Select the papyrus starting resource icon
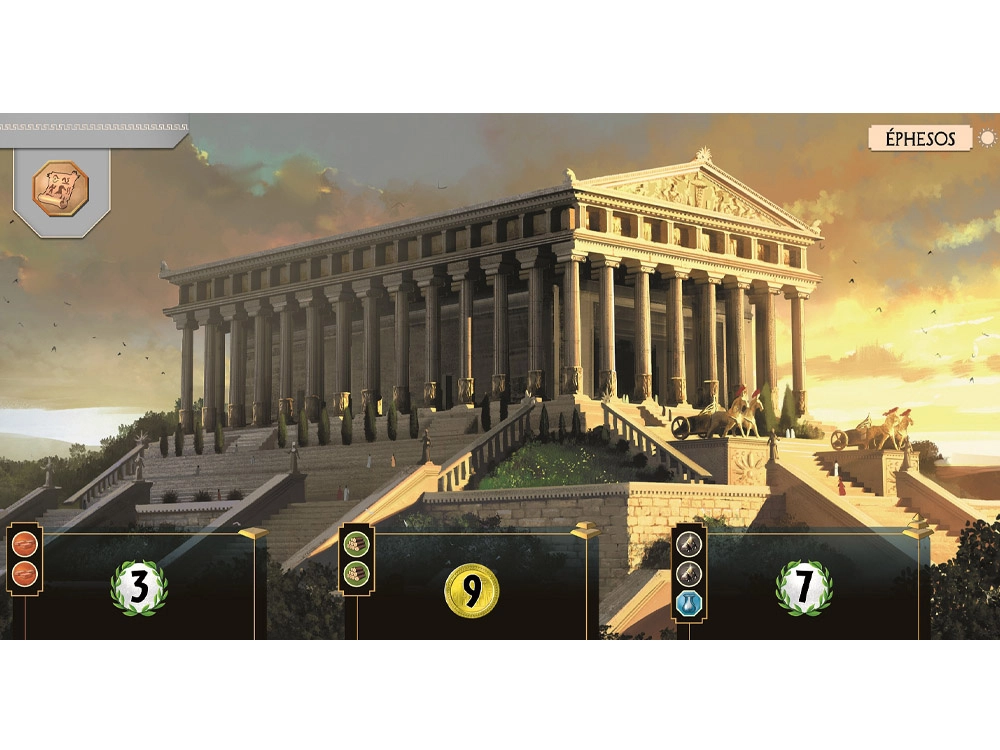 click(61, 187)
